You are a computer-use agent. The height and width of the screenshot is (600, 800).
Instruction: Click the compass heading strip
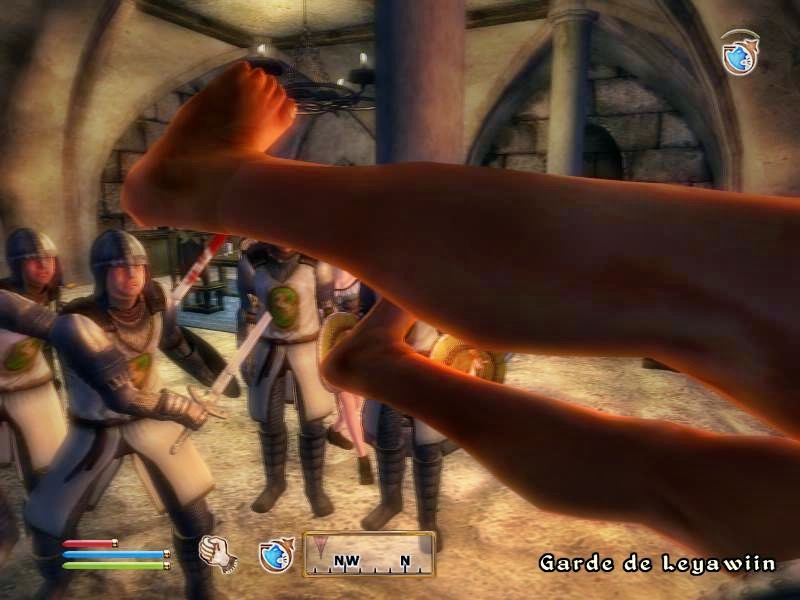(x=369, y=554)
